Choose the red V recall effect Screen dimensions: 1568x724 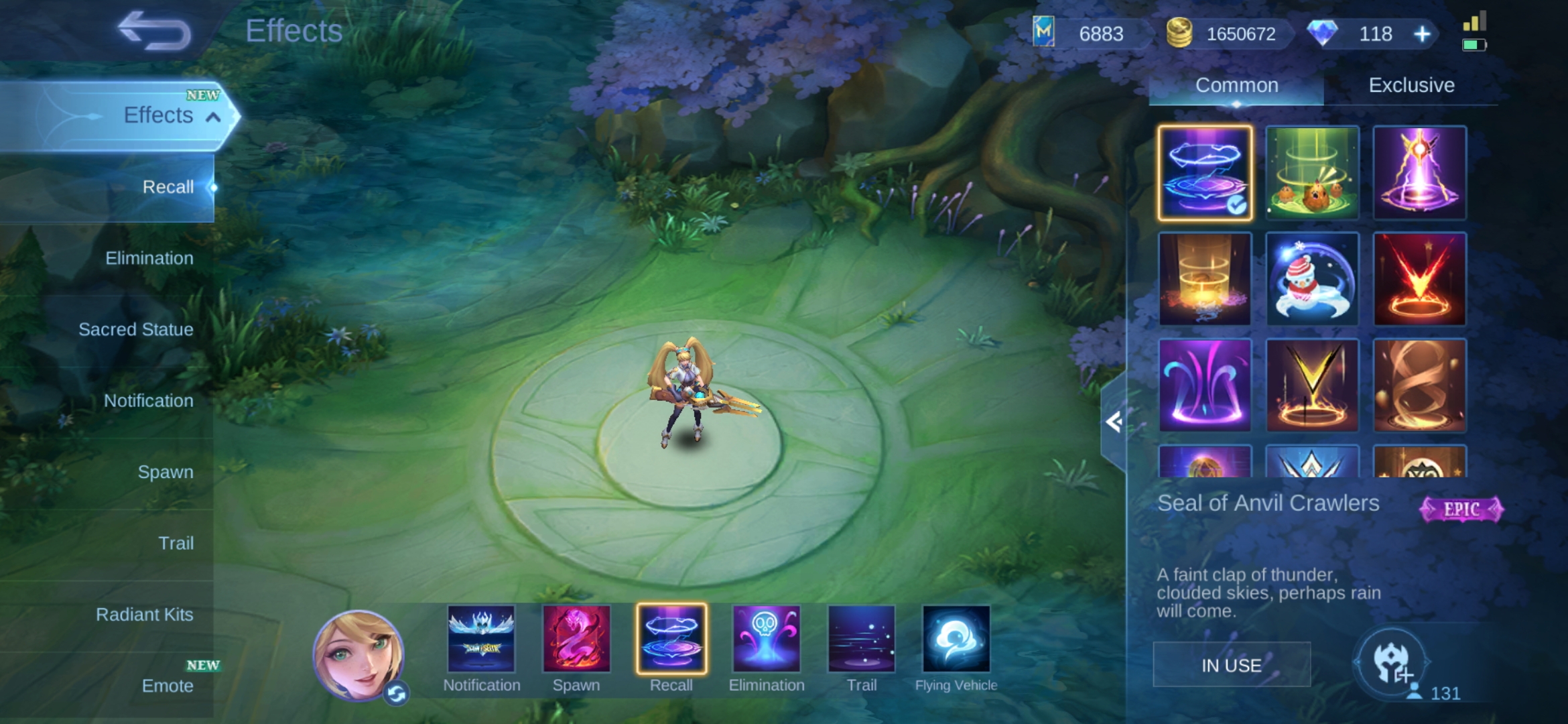click(1419, 279)
